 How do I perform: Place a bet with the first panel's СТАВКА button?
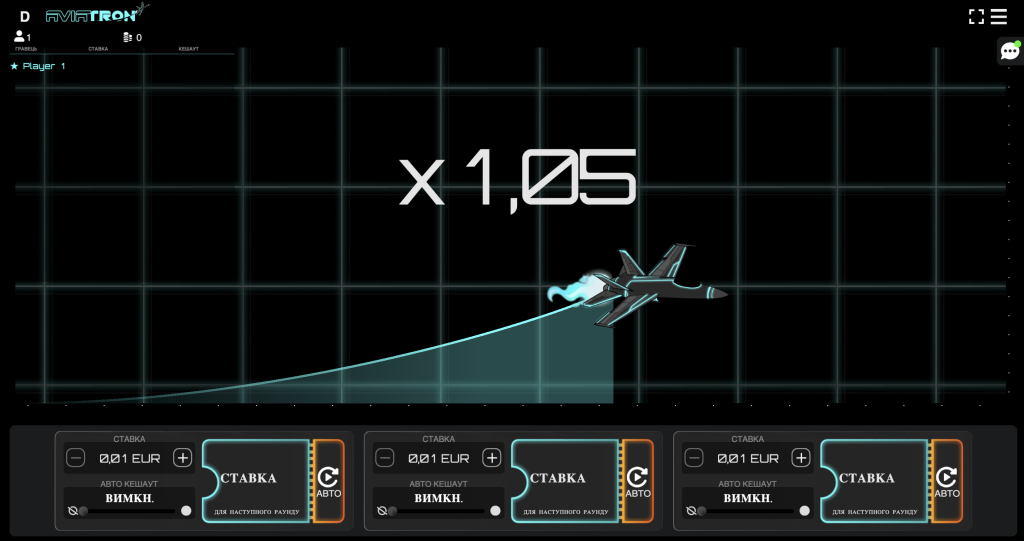tap(256, 481)
